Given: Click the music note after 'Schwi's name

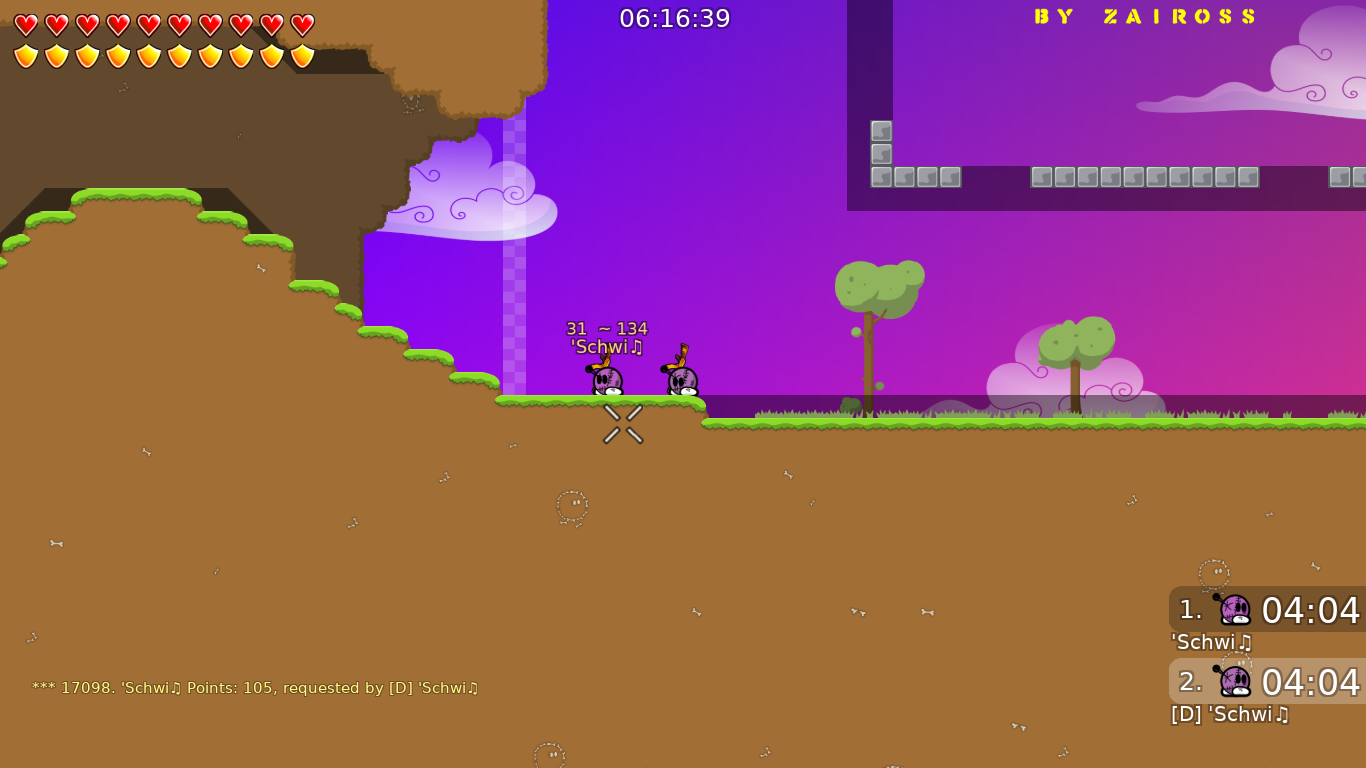Looking at the screenshot, I should point(638,345).
